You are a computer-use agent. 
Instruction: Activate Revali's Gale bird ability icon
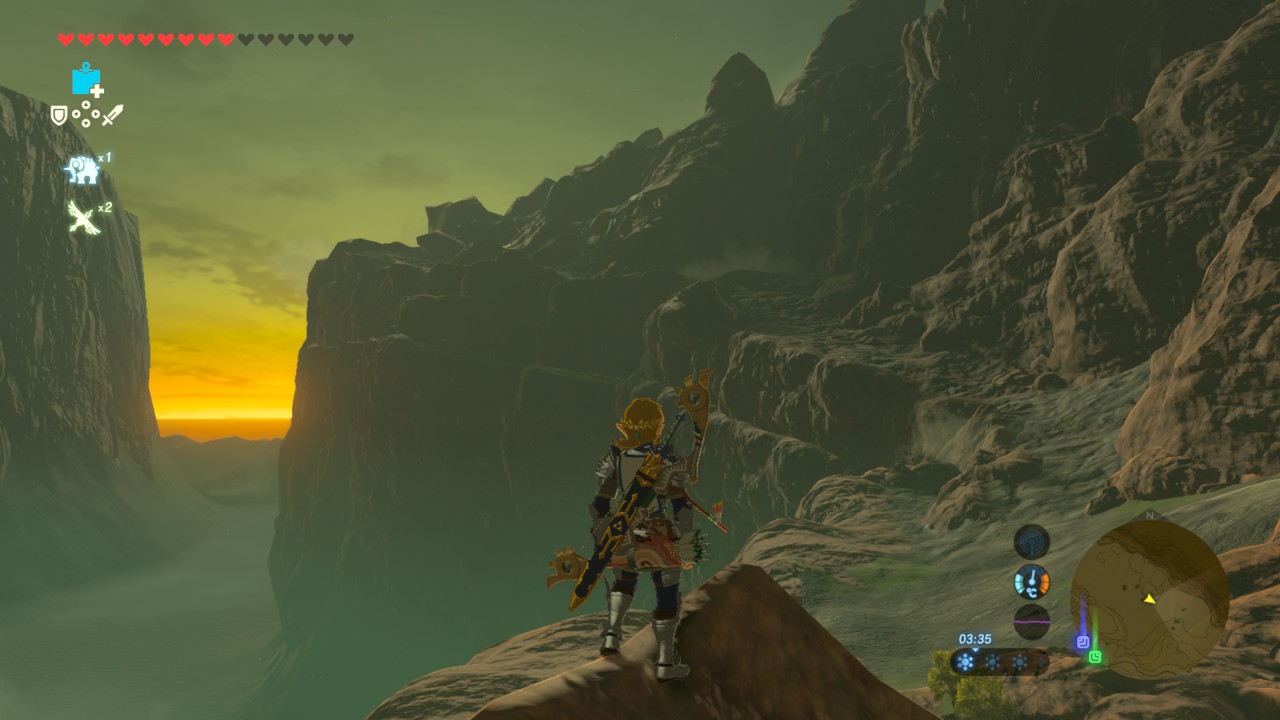pos(82,217)
